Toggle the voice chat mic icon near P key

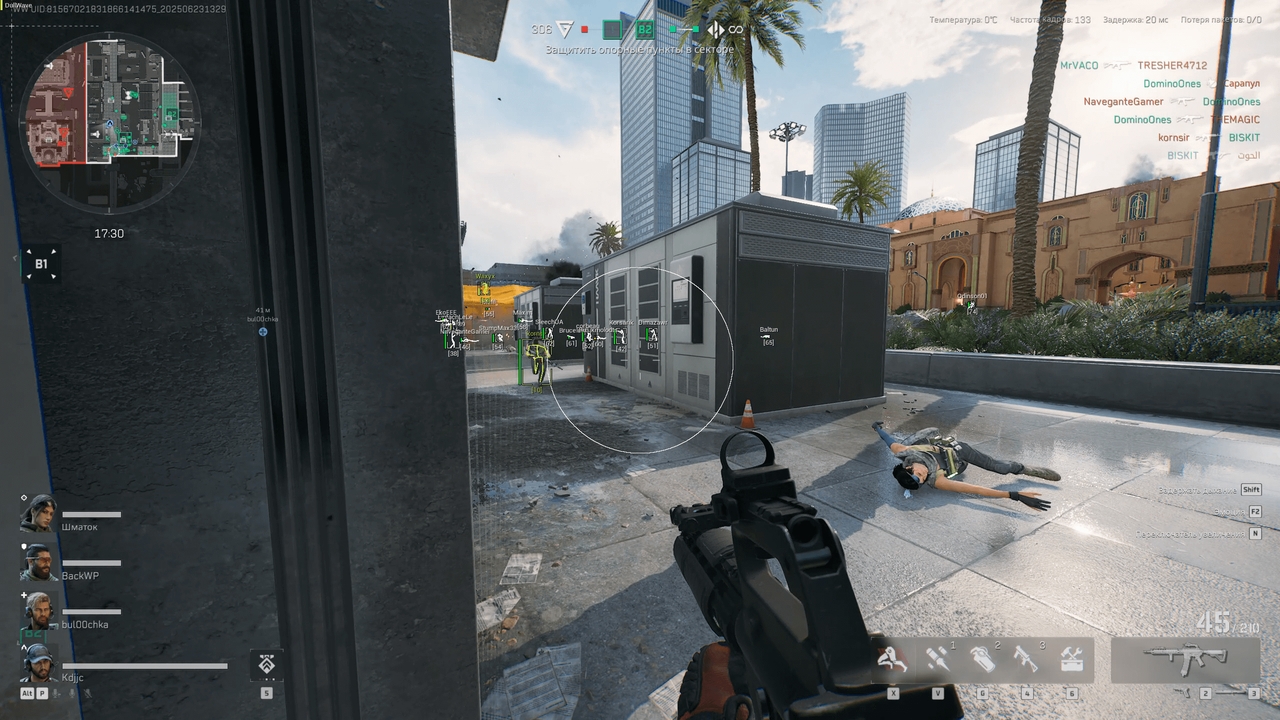tap(55, 693)
